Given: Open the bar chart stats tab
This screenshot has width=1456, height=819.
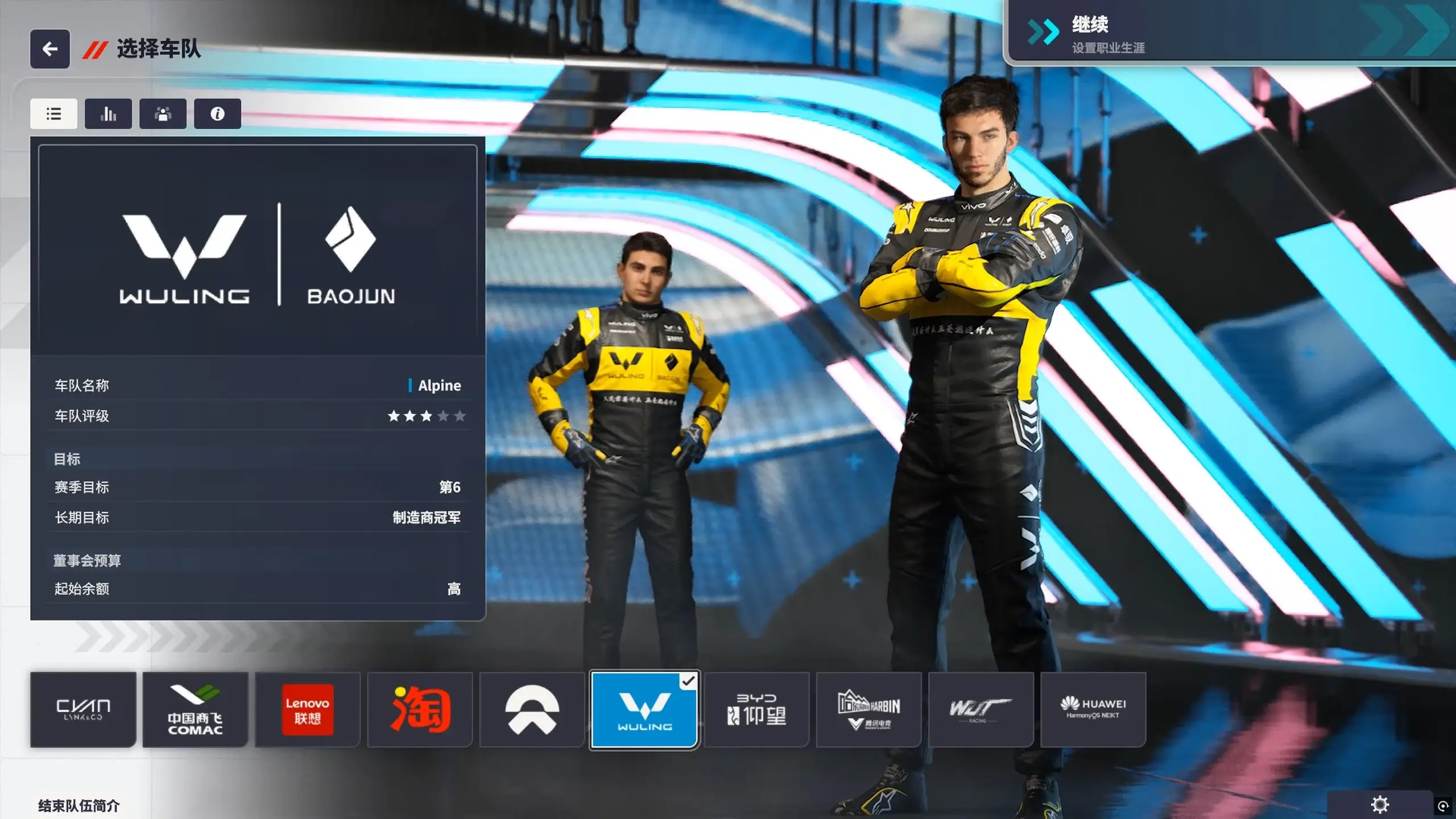Looking at the screenshot, I should pyautogui.click(x=108, y=114).
